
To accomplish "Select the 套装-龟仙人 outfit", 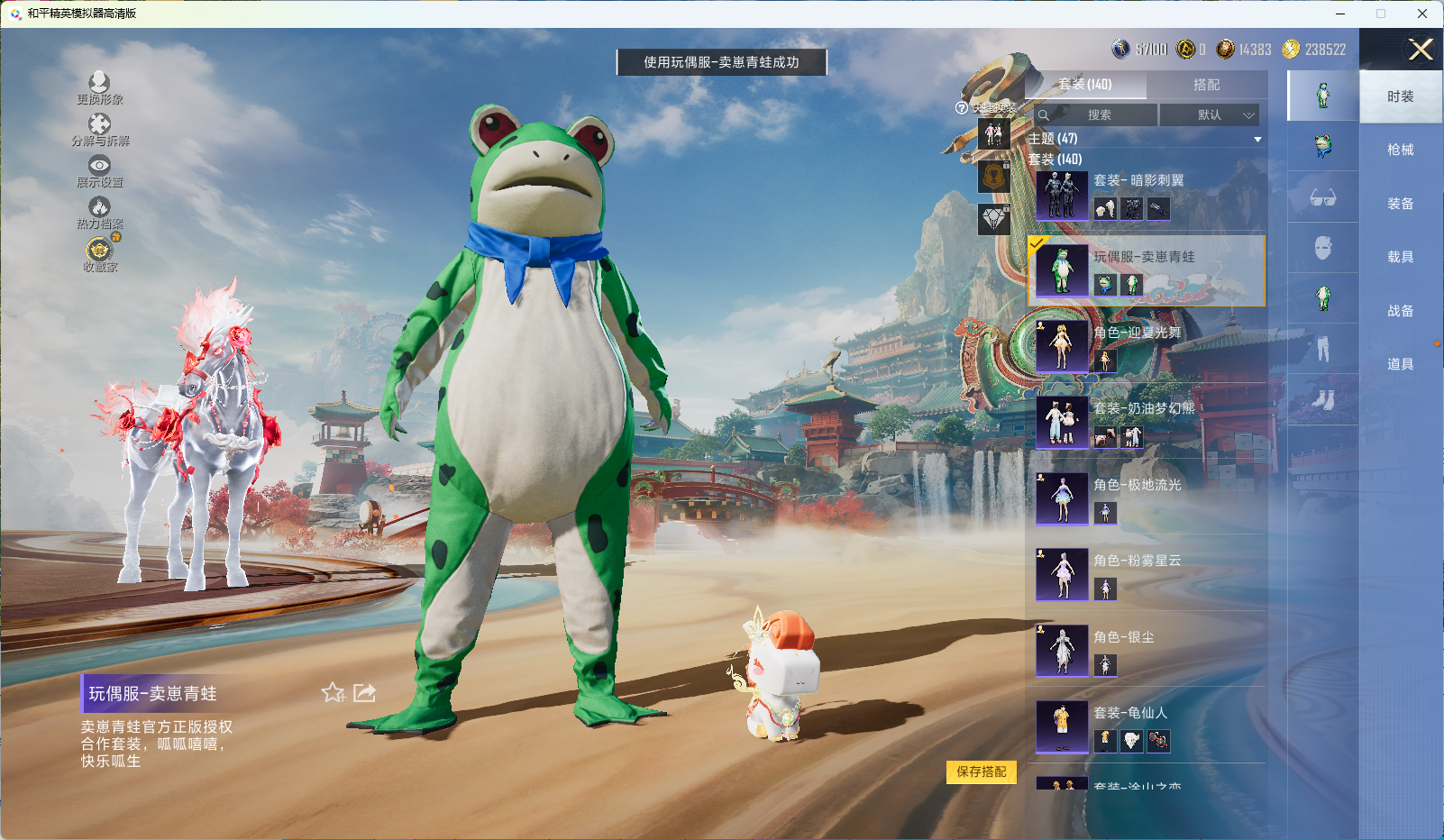I will pyautogui.click(x=1147, y=727).
